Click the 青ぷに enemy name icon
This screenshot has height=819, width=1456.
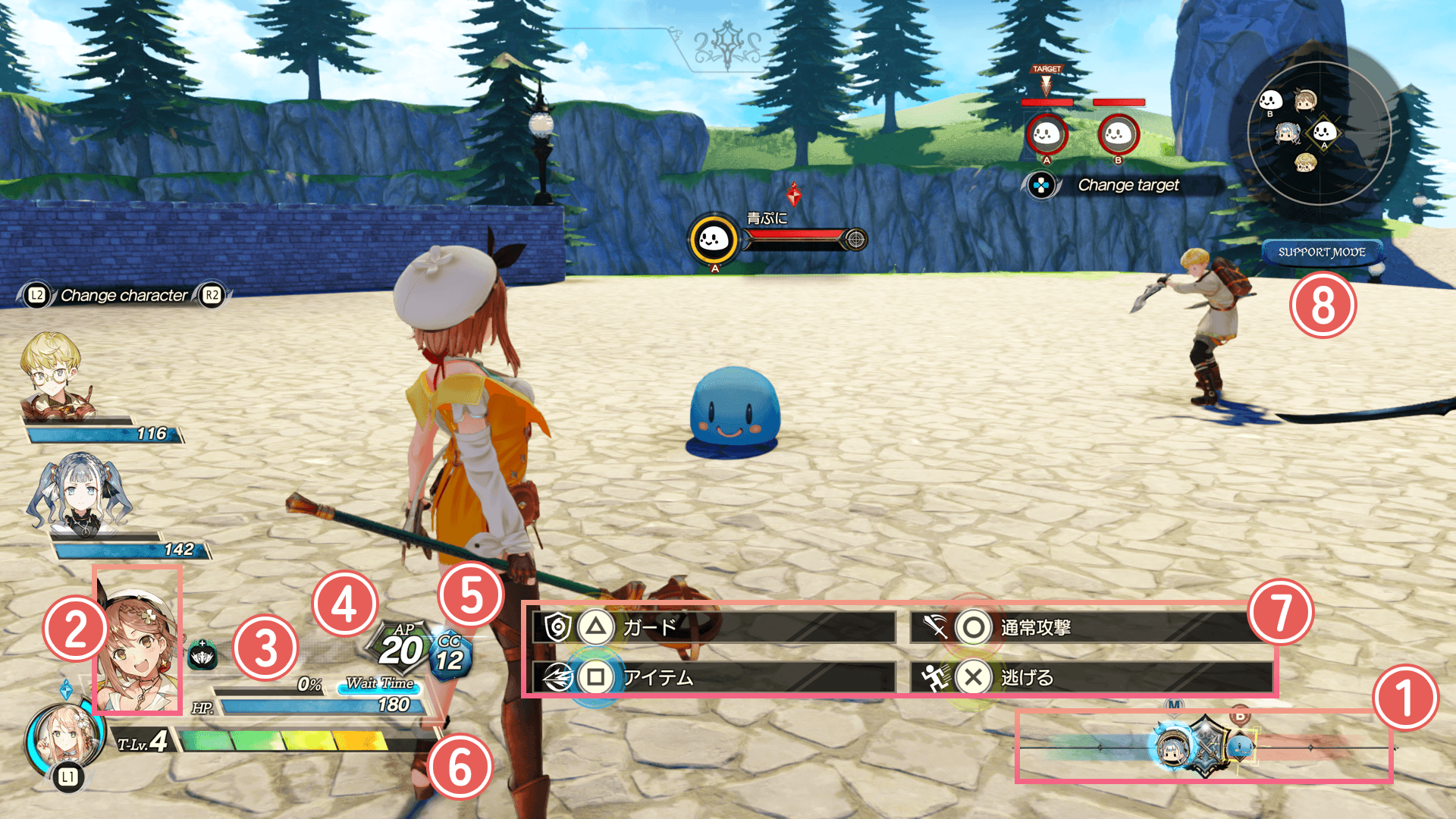(713, 240)
